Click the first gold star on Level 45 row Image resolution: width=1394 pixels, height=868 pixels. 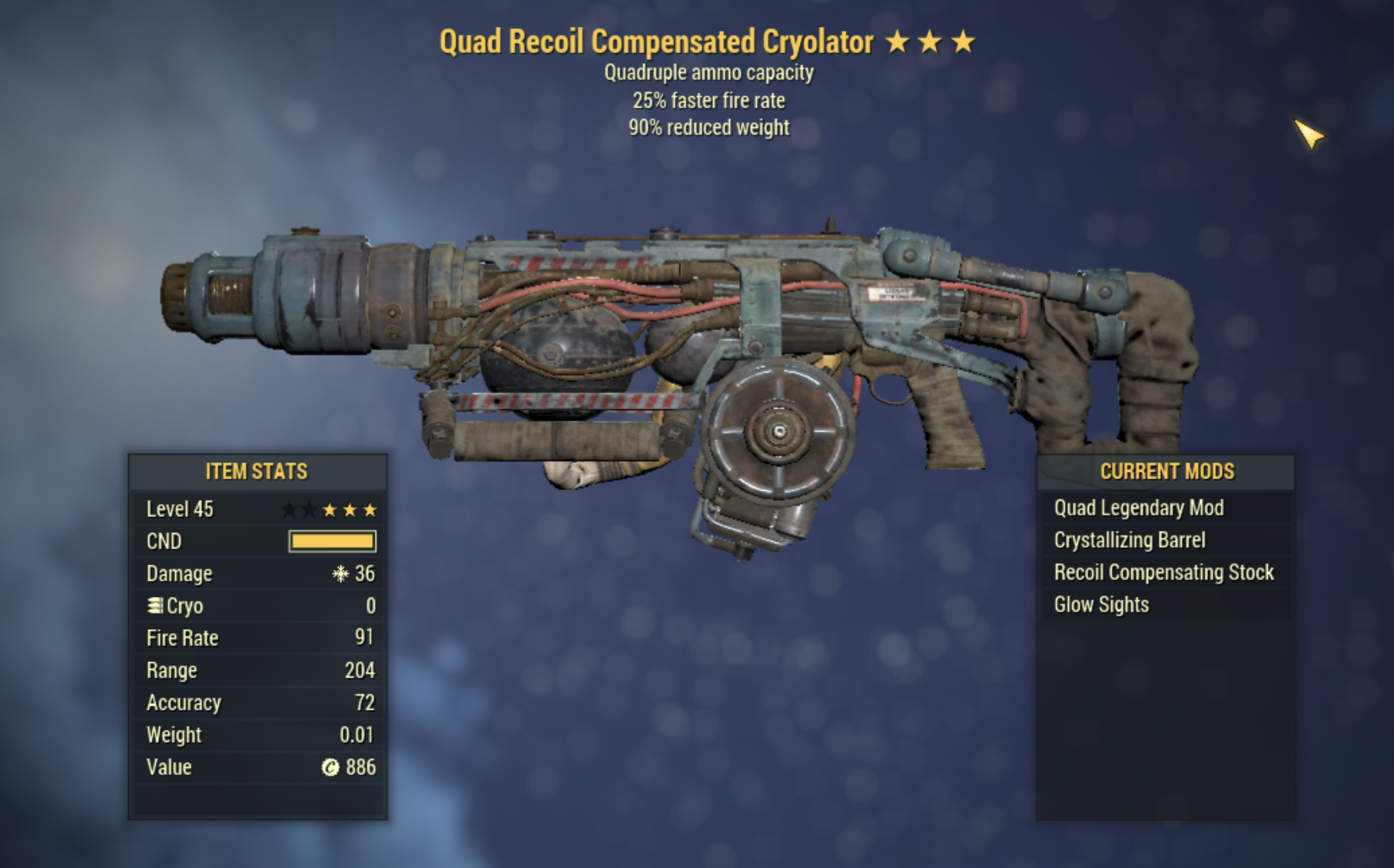point(329,508)
